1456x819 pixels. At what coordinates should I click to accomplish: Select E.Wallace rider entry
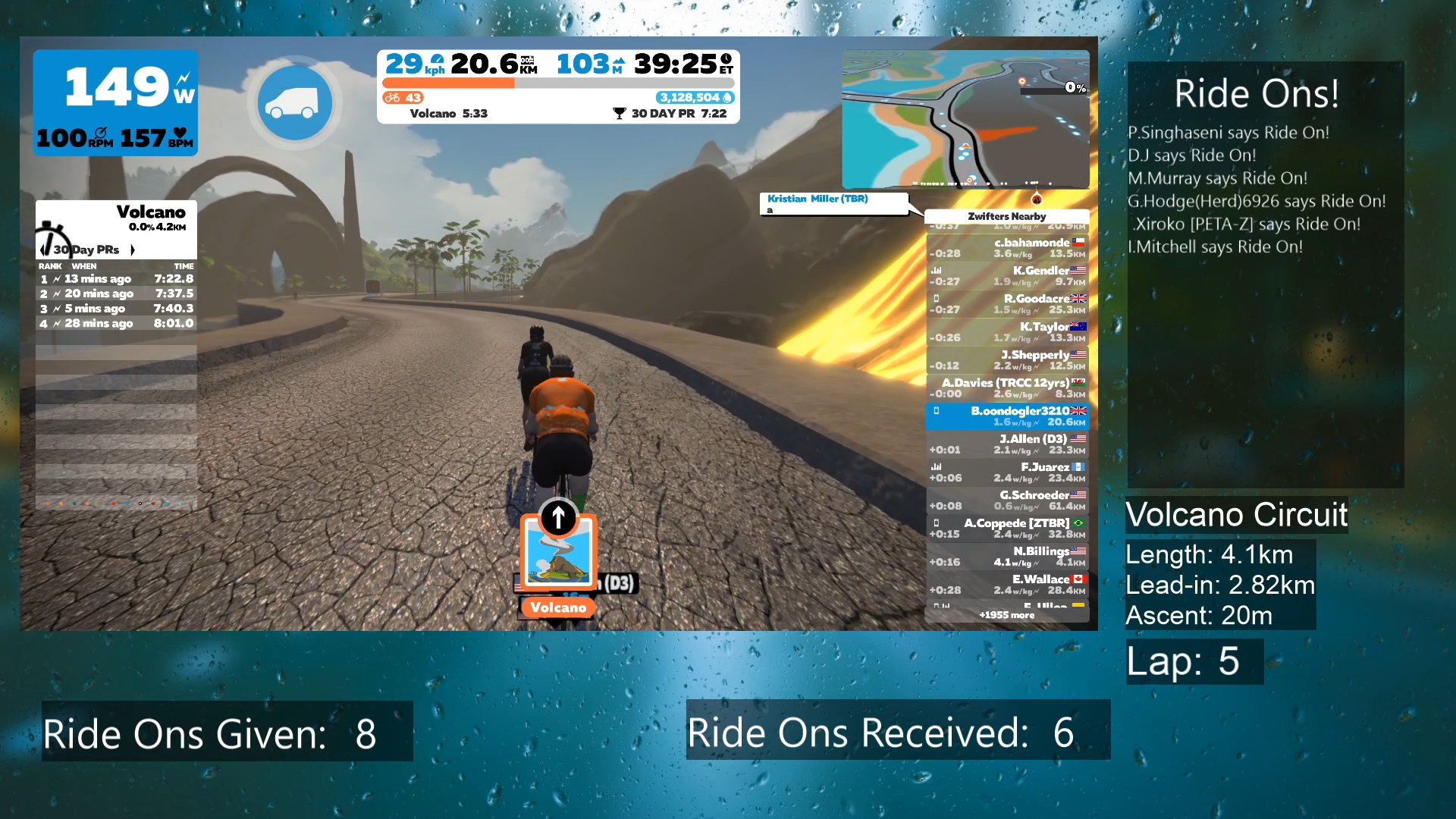coord(1007,585)
